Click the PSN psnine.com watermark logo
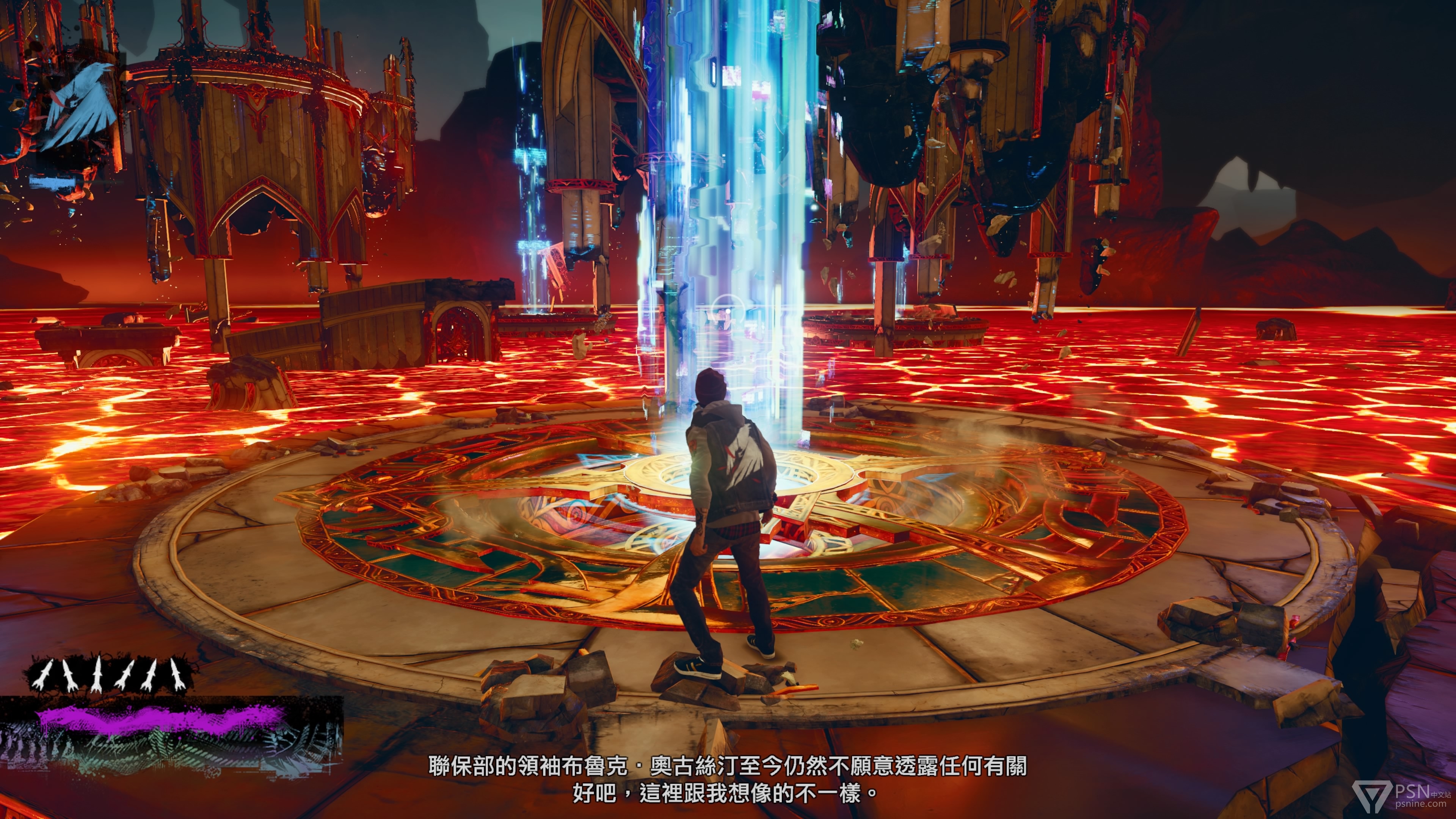This screenshot has width=1456, height=819. click(1400, 796)
